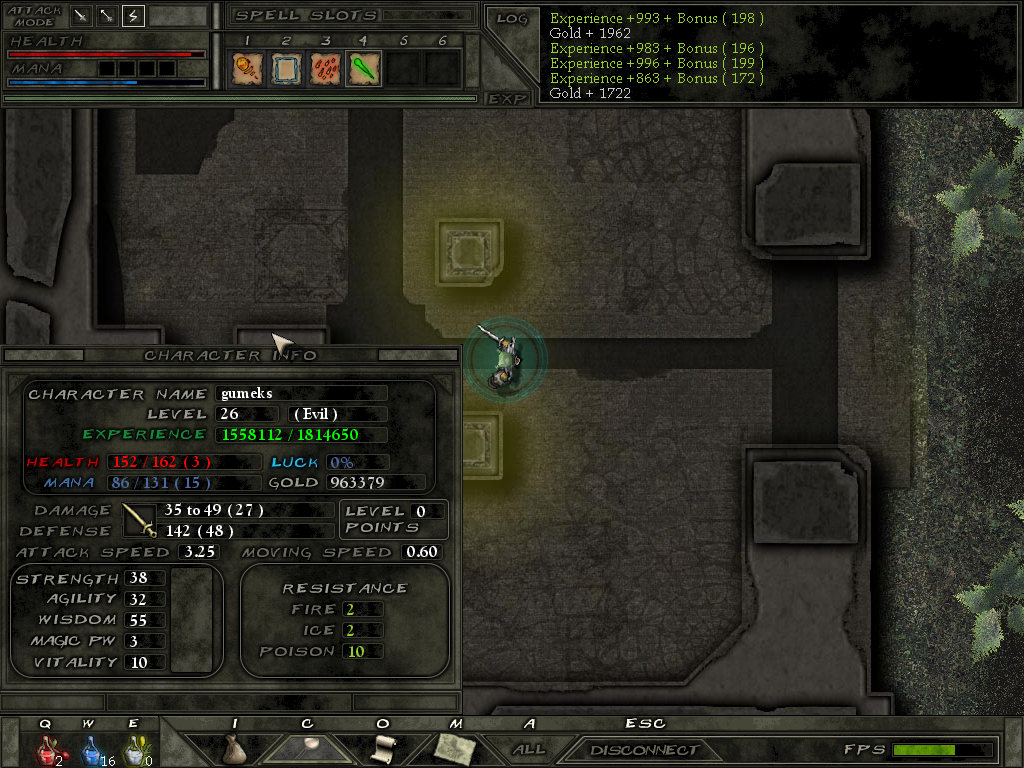Viewport: 1024px width, 768px height.
Task: Select the fireball spell in slot 1
Action: (x=246, y=68)
